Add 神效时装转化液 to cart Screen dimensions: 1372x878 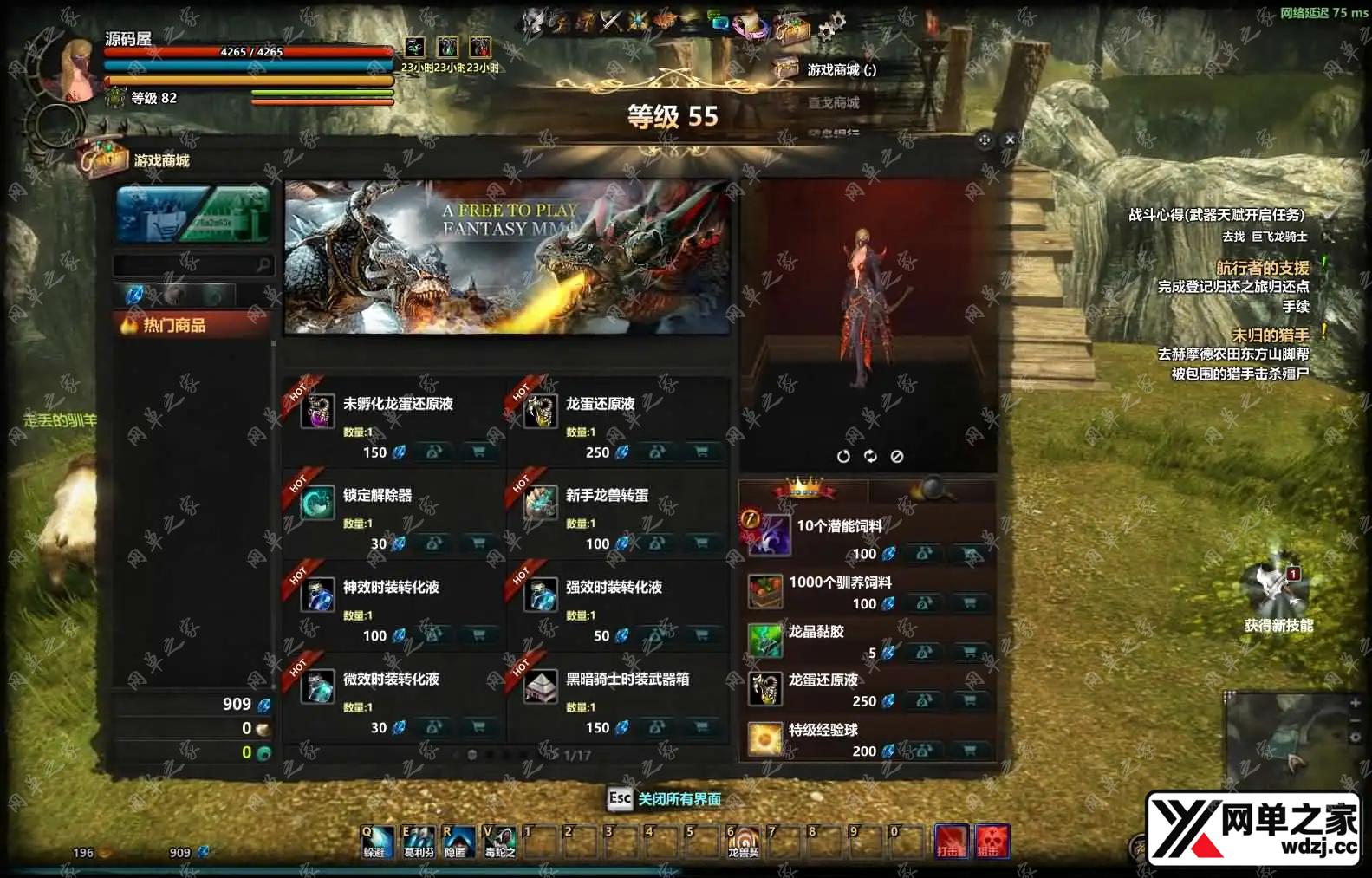click(x=478, y=635)
